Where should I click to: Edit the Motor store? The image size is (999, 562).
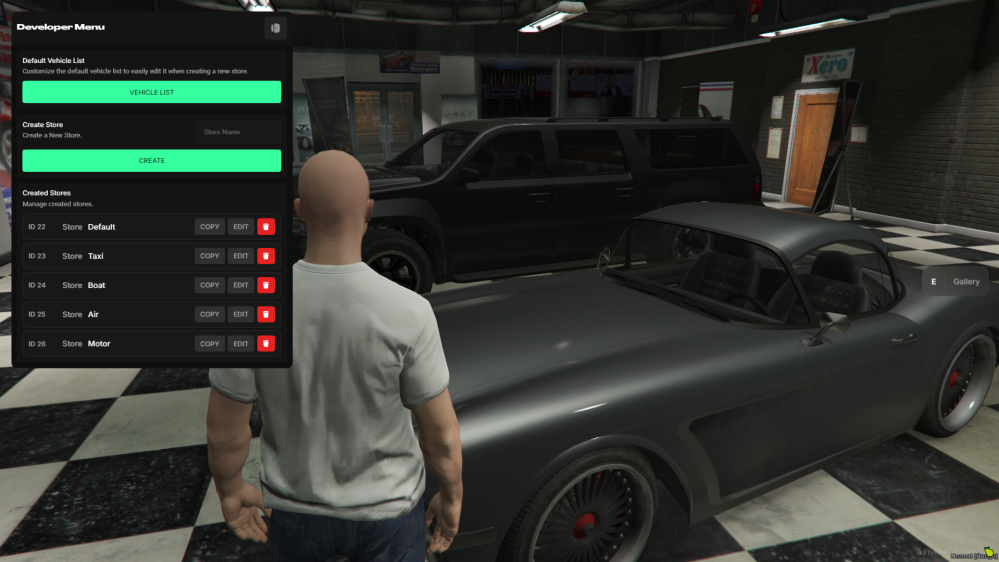241,344
